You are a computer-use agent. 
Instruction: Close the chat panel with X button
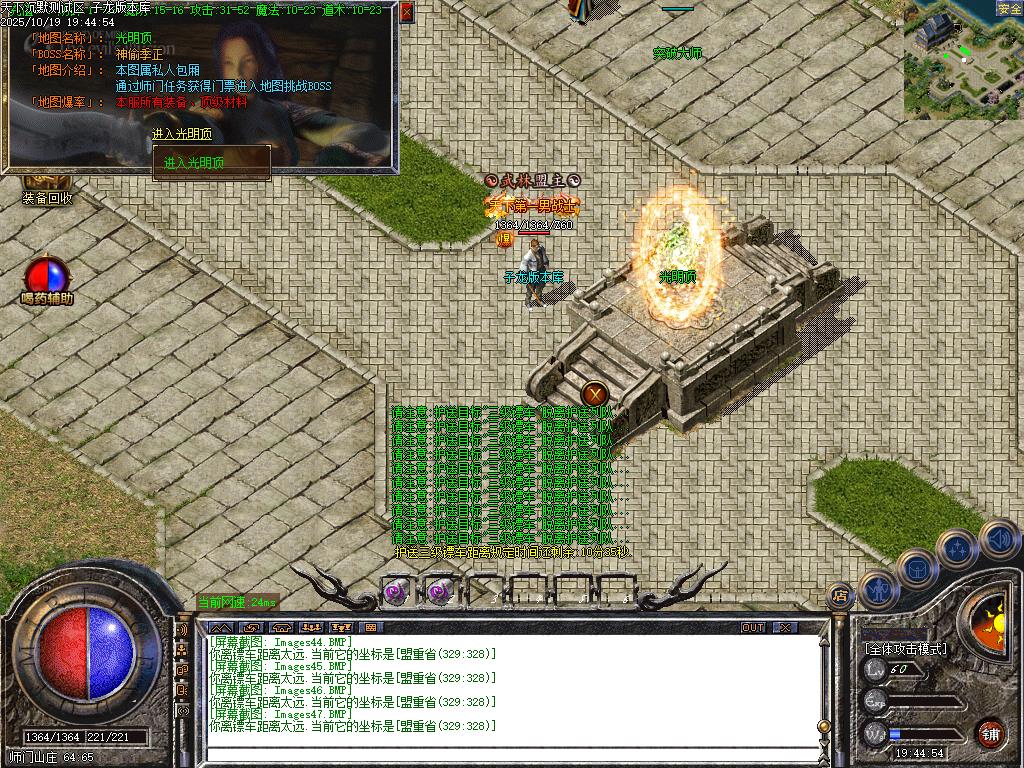(786, 628)
